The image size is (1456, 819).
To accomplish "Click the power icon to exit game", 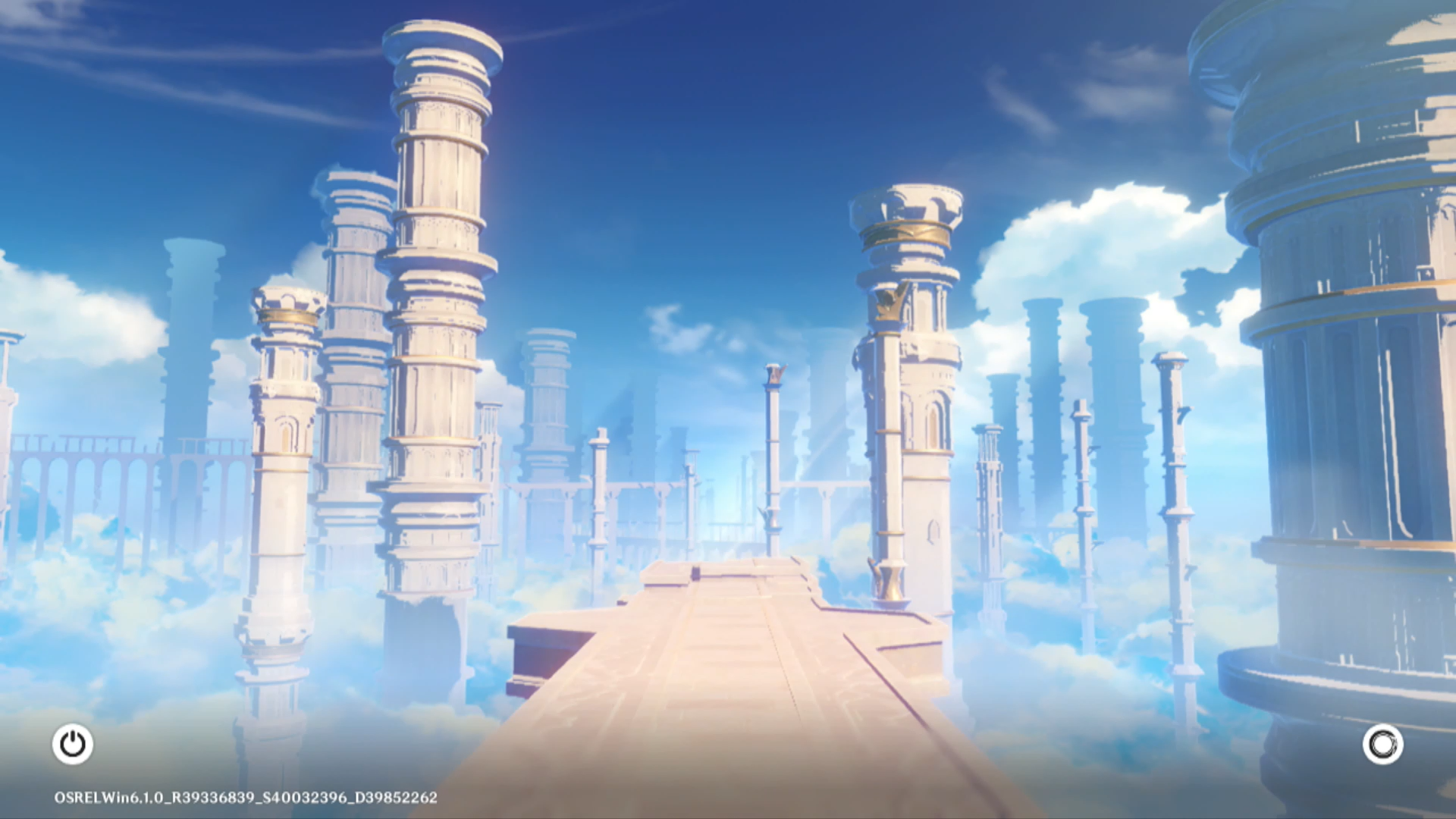I will click(73, 744).
